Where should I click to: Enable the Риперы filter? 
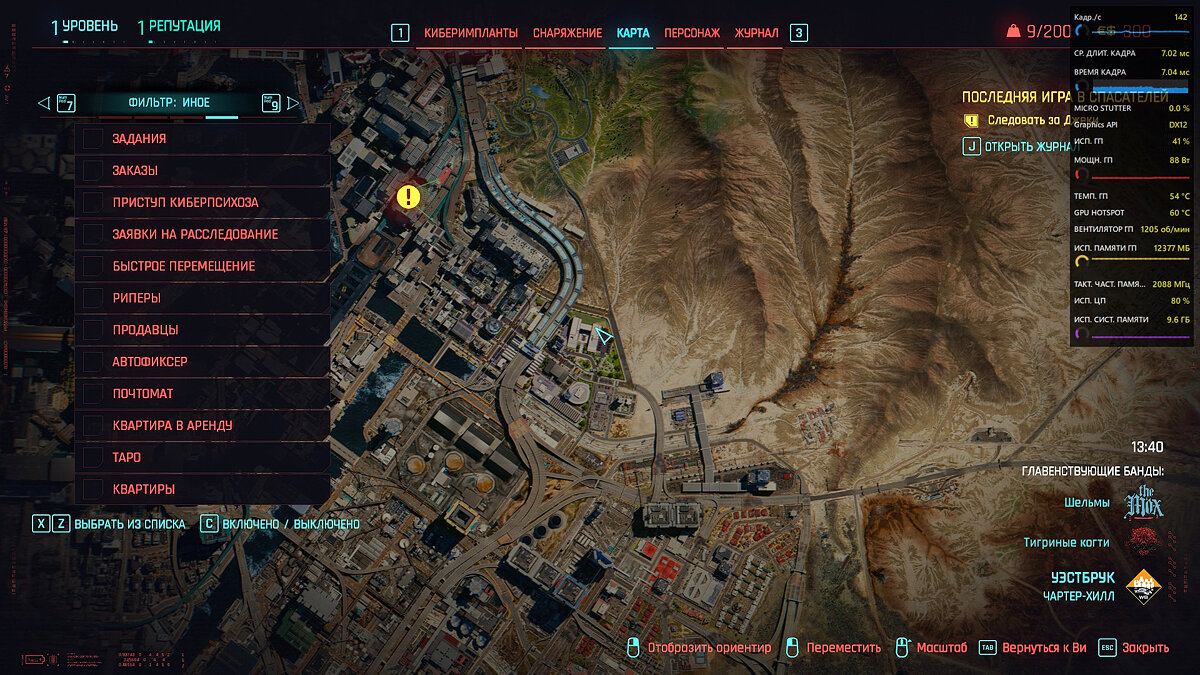point(94,298)
